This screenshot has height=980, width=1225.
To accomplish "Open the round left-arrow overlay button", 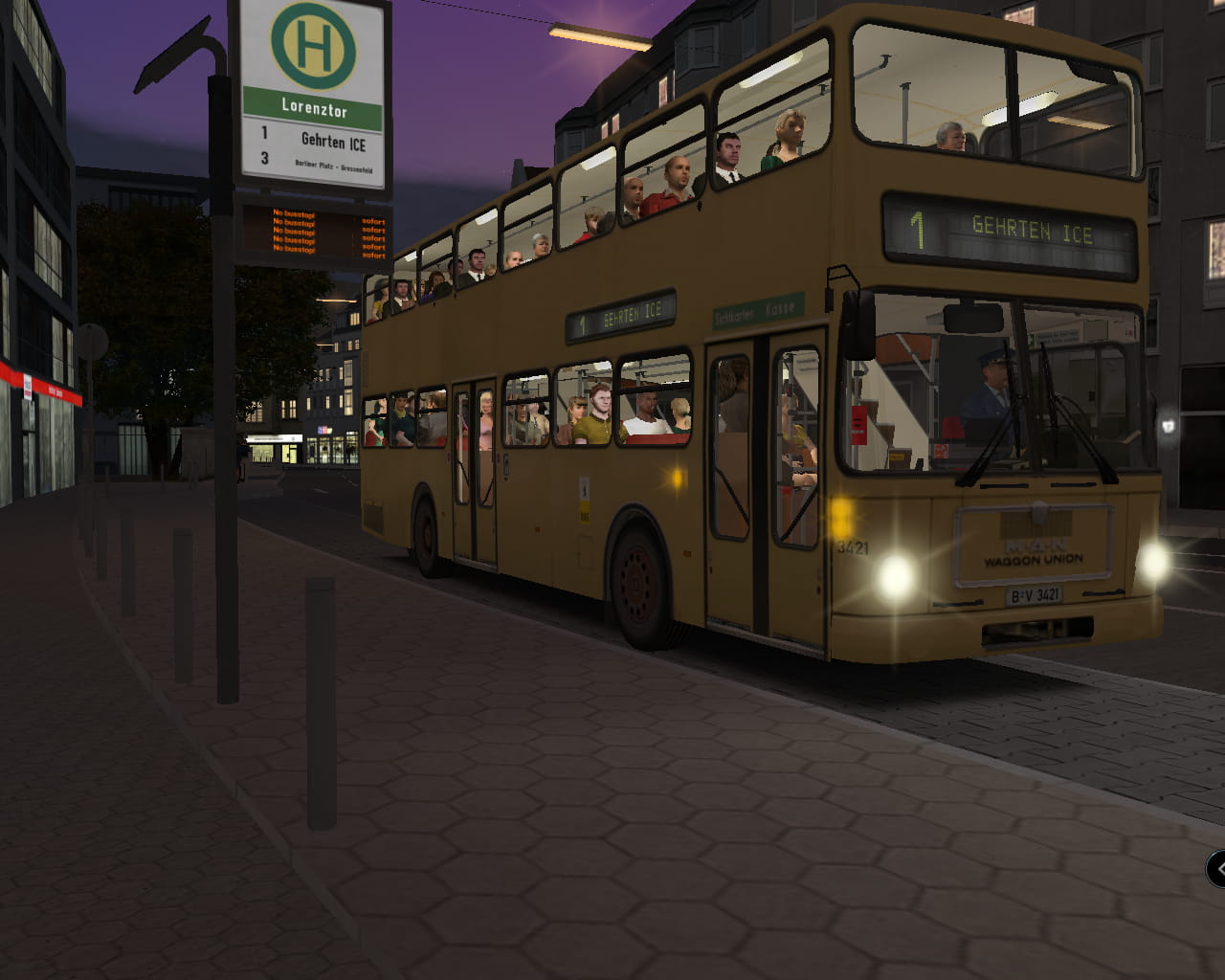I will pos(1217,869).
